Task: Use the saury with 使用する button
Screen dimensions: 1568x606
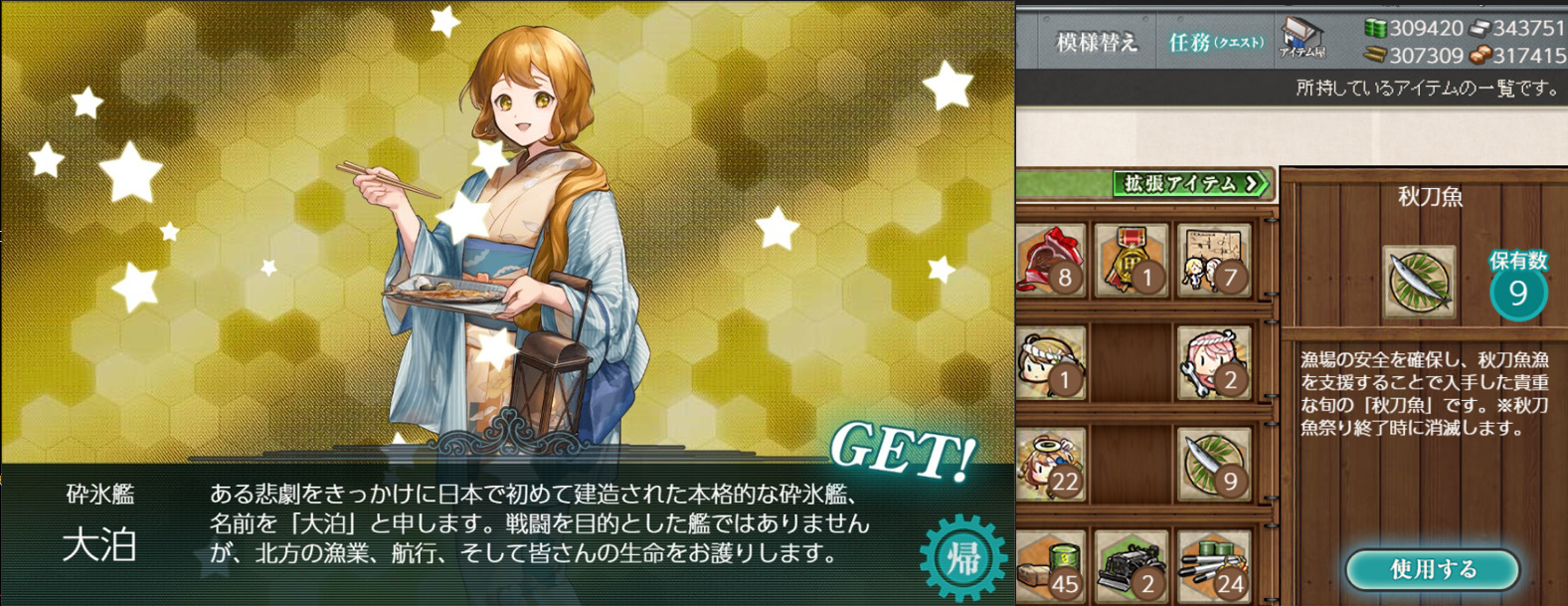Action: (1432, 569)
